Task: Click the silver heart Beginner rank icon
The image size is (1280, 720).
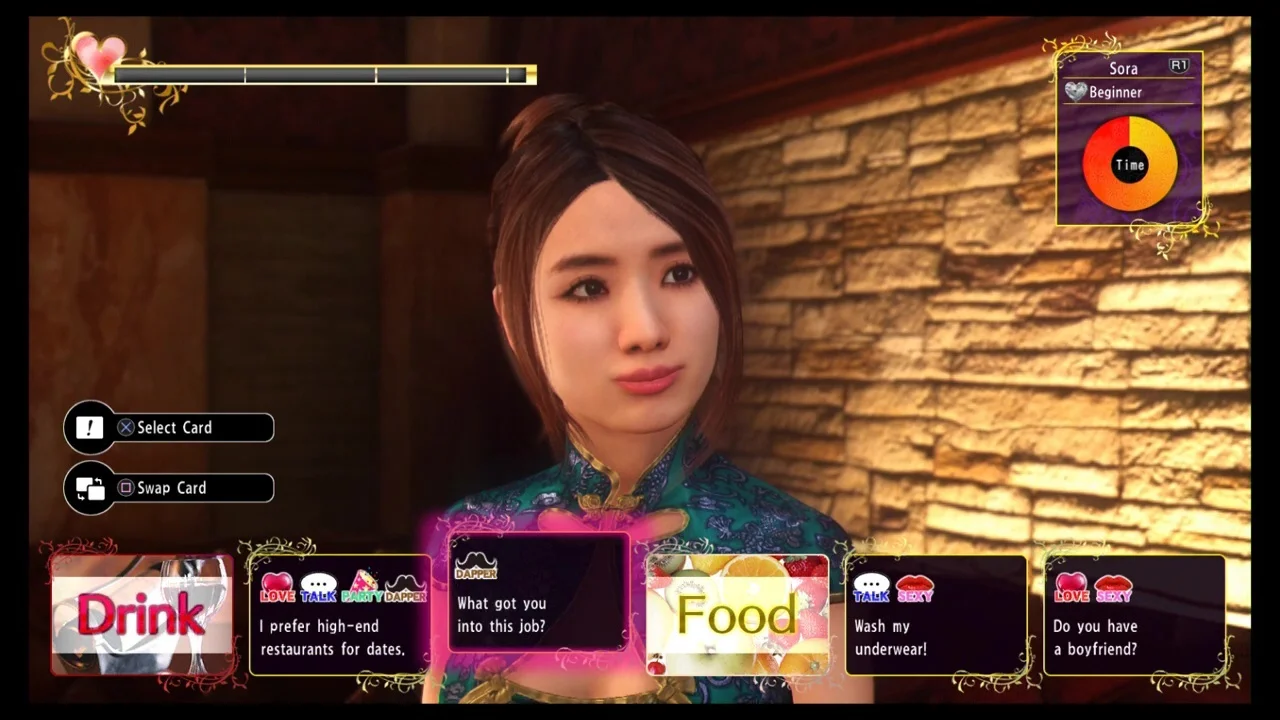Action: click(1075, 92)
